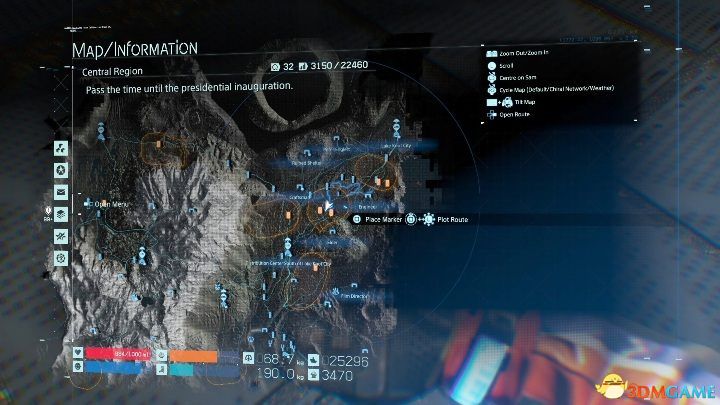Click the stacked layers sidebar icon

[x=61, y=214]
